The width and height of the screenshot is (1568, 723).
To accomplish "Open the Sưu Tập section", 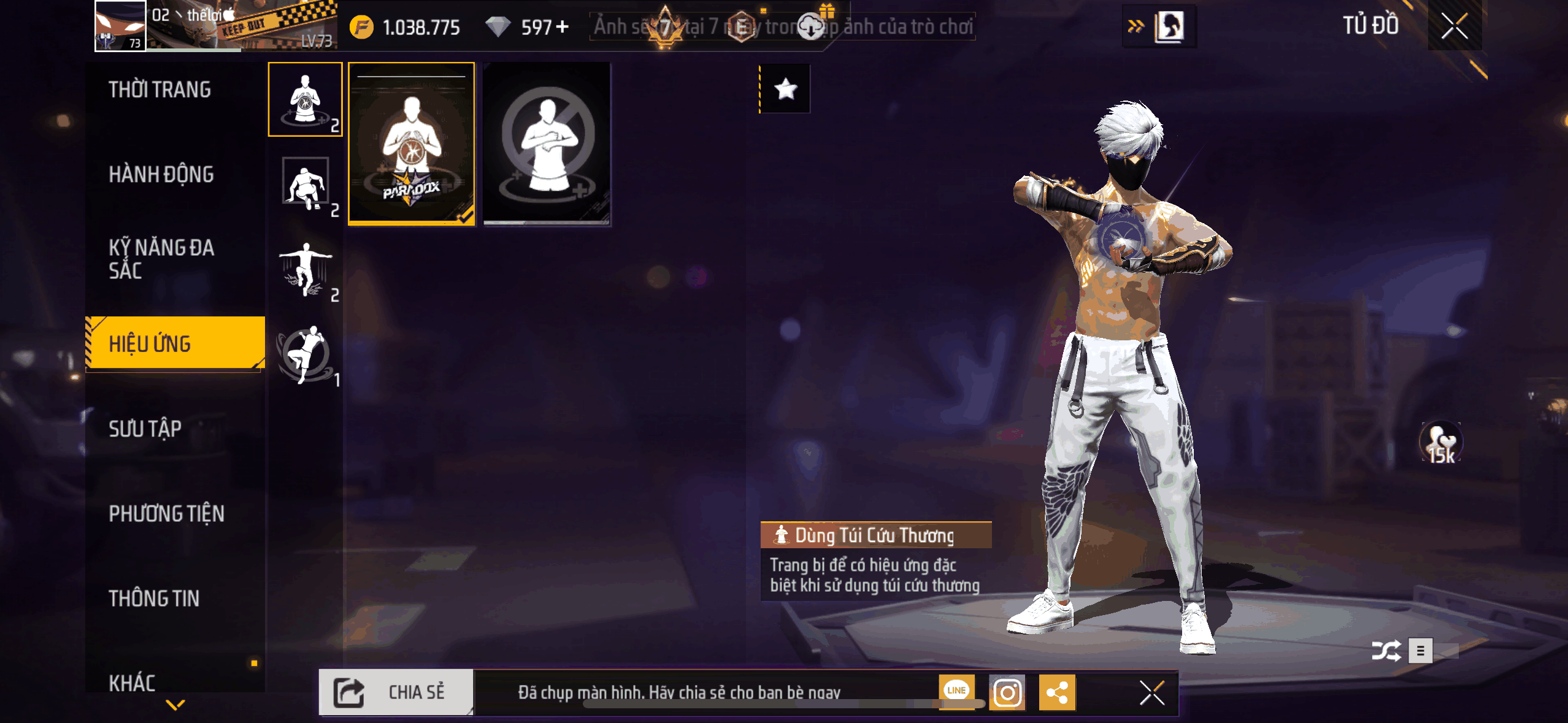I will [145, 428].
